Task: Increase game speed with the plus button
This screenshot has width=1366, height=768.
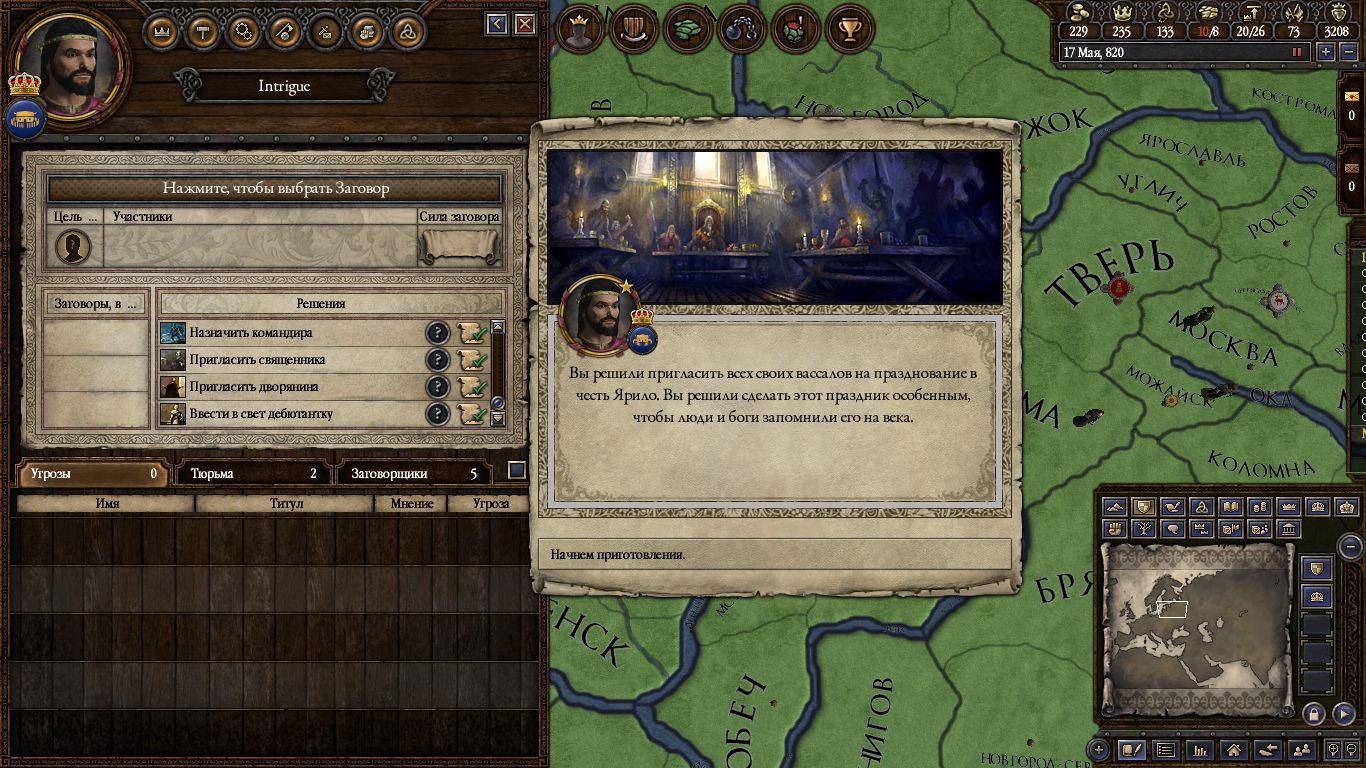Action: click(1326, 52)
